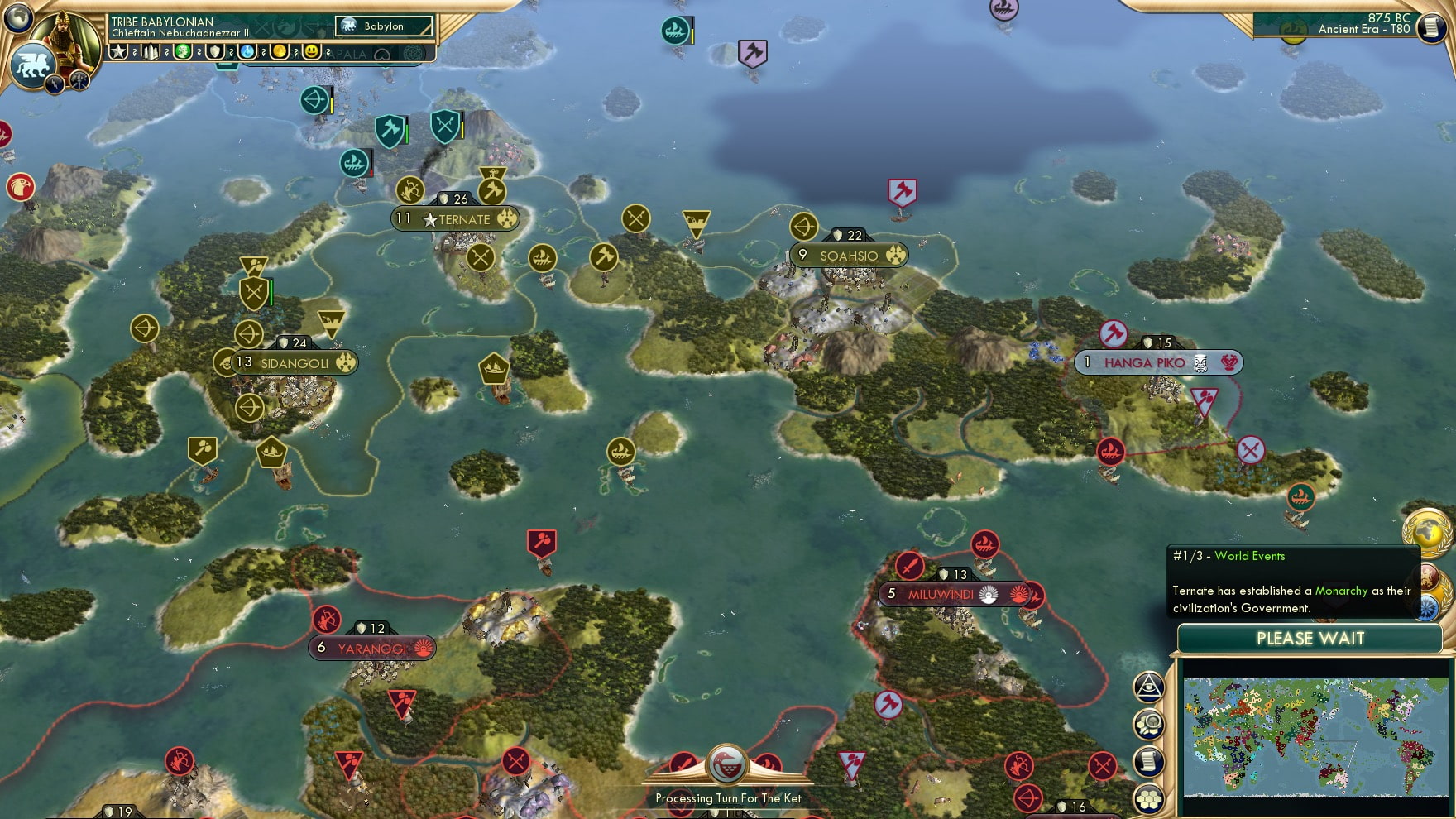Screen dimensions: 1456x819
Task: Open map options with the magnifying glass icon
Action: [1150, 725]
